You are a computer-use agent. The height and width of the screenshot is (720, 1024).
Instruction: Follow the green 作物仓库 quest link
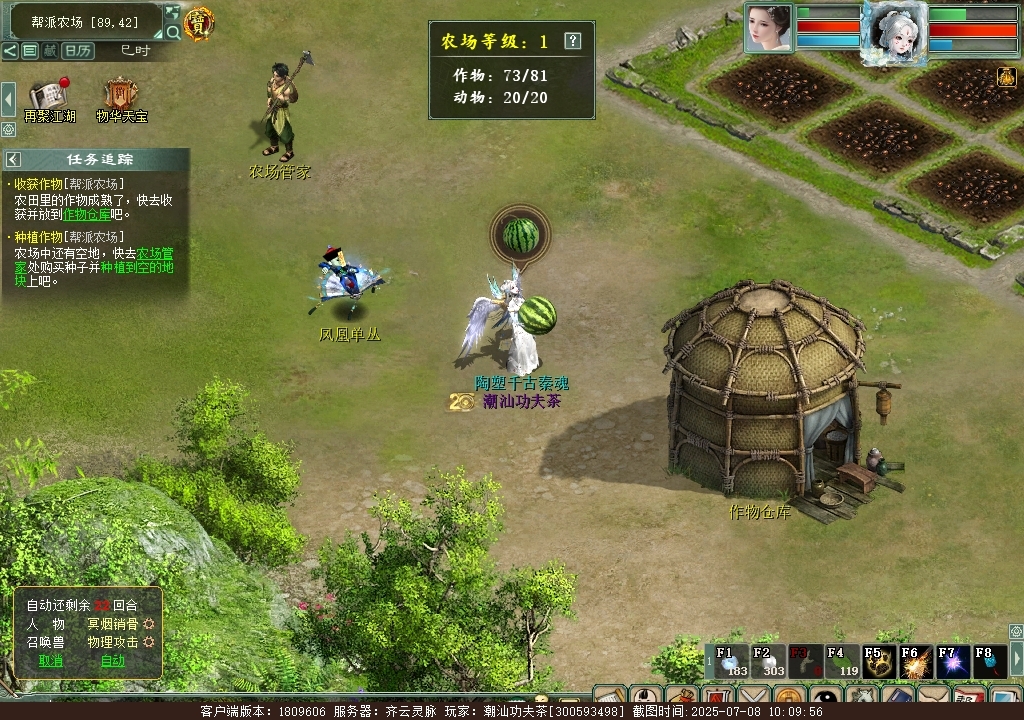pyautogui.click(x=87, y=214)
